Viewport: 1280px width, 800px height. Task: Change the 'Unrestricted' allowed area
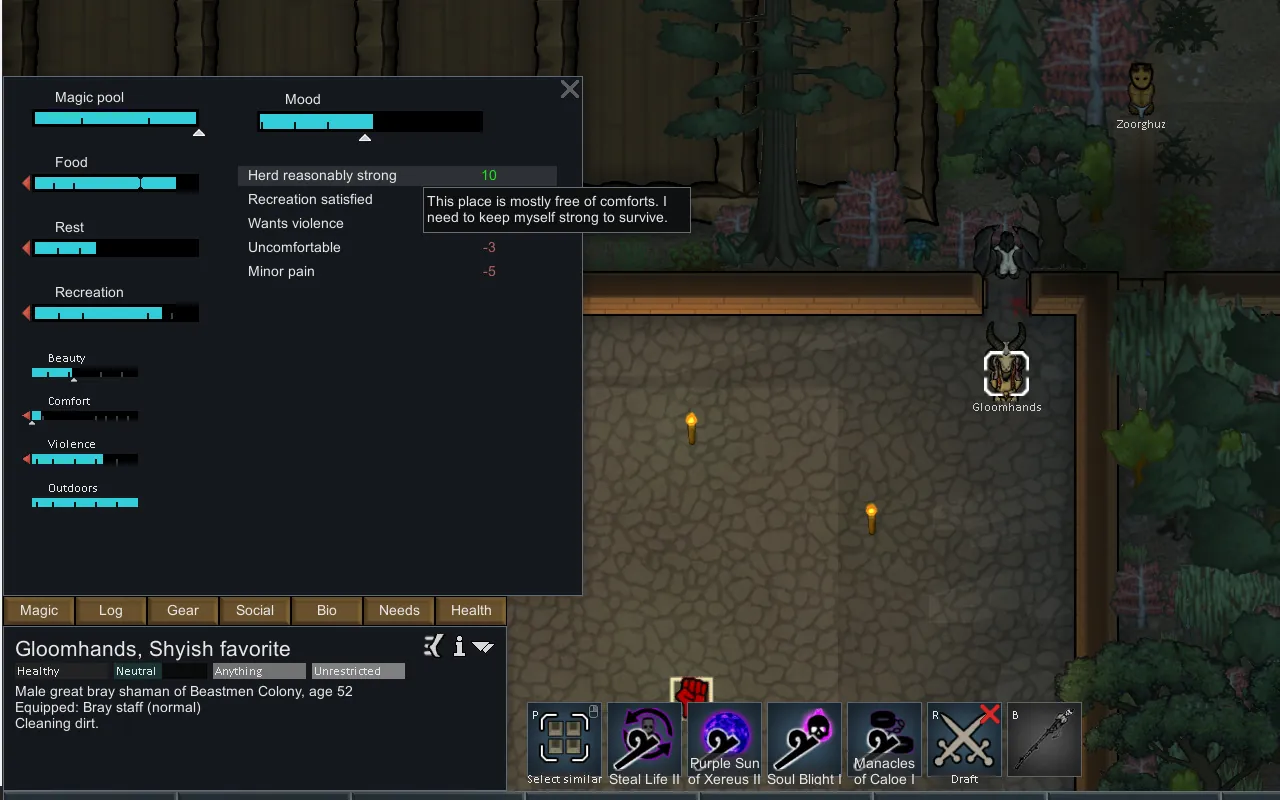pos(358,671)
